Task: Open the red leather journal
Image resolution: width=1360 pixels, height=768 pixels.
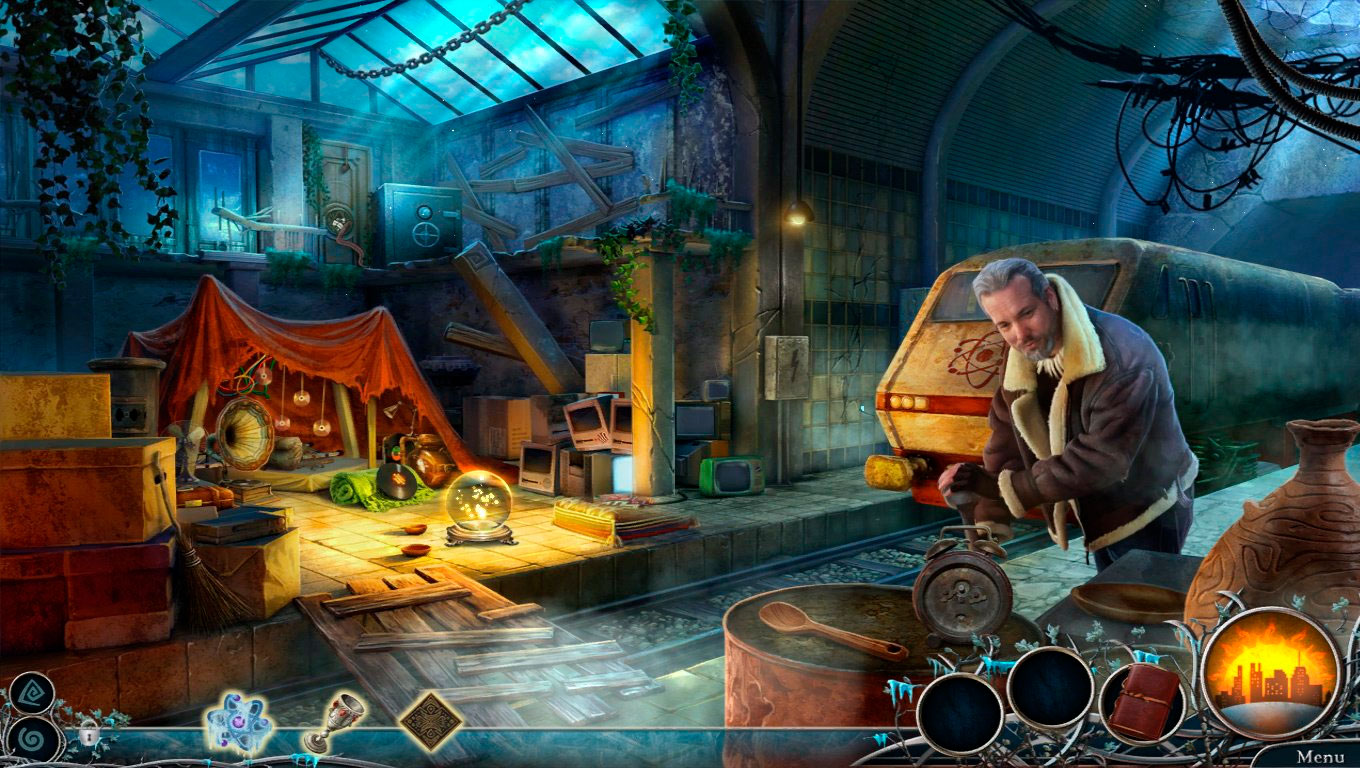Action: pos(1143,701)
